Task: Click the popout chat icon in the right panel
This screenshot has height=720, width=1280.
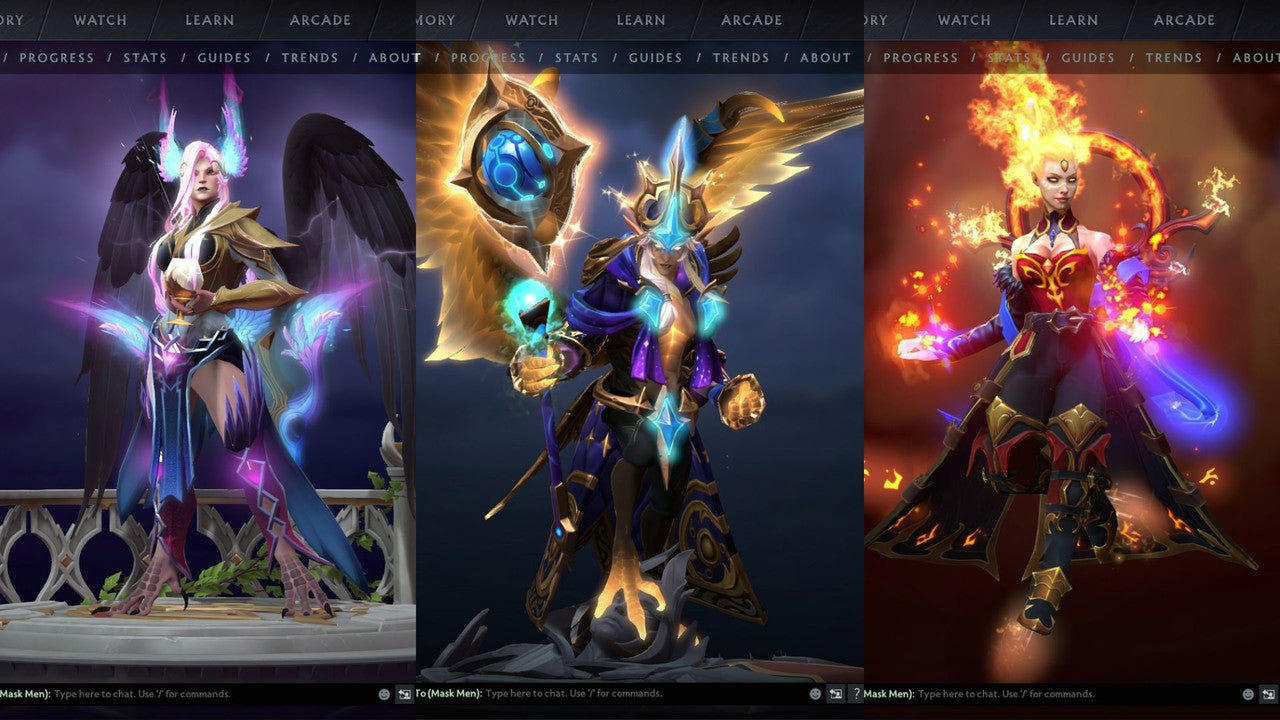Action: (x=1268, y=694)
